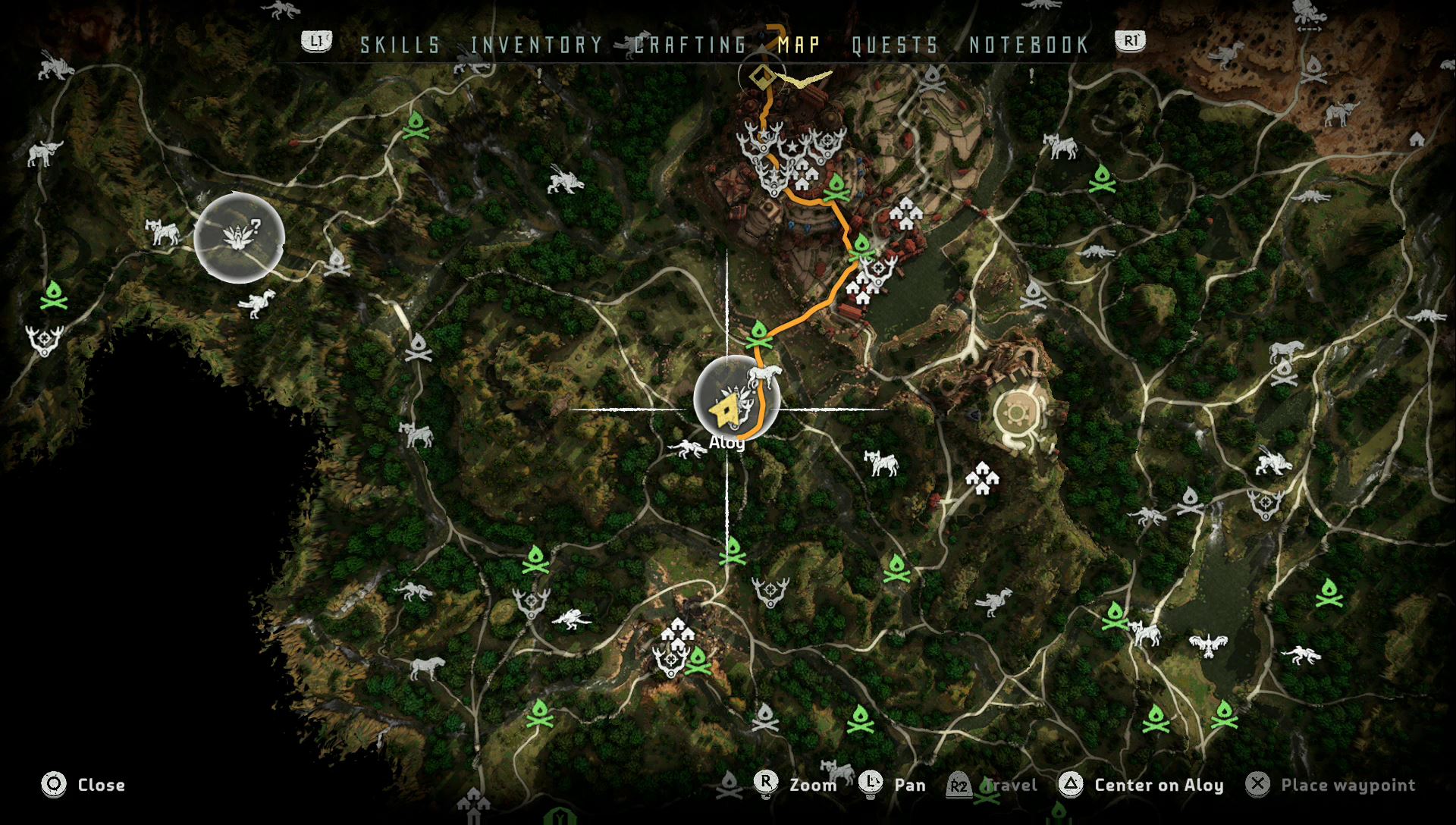Select the lone house icon near the desert
Viewport: 1456px width, 825px height.
coord(1417,139)
